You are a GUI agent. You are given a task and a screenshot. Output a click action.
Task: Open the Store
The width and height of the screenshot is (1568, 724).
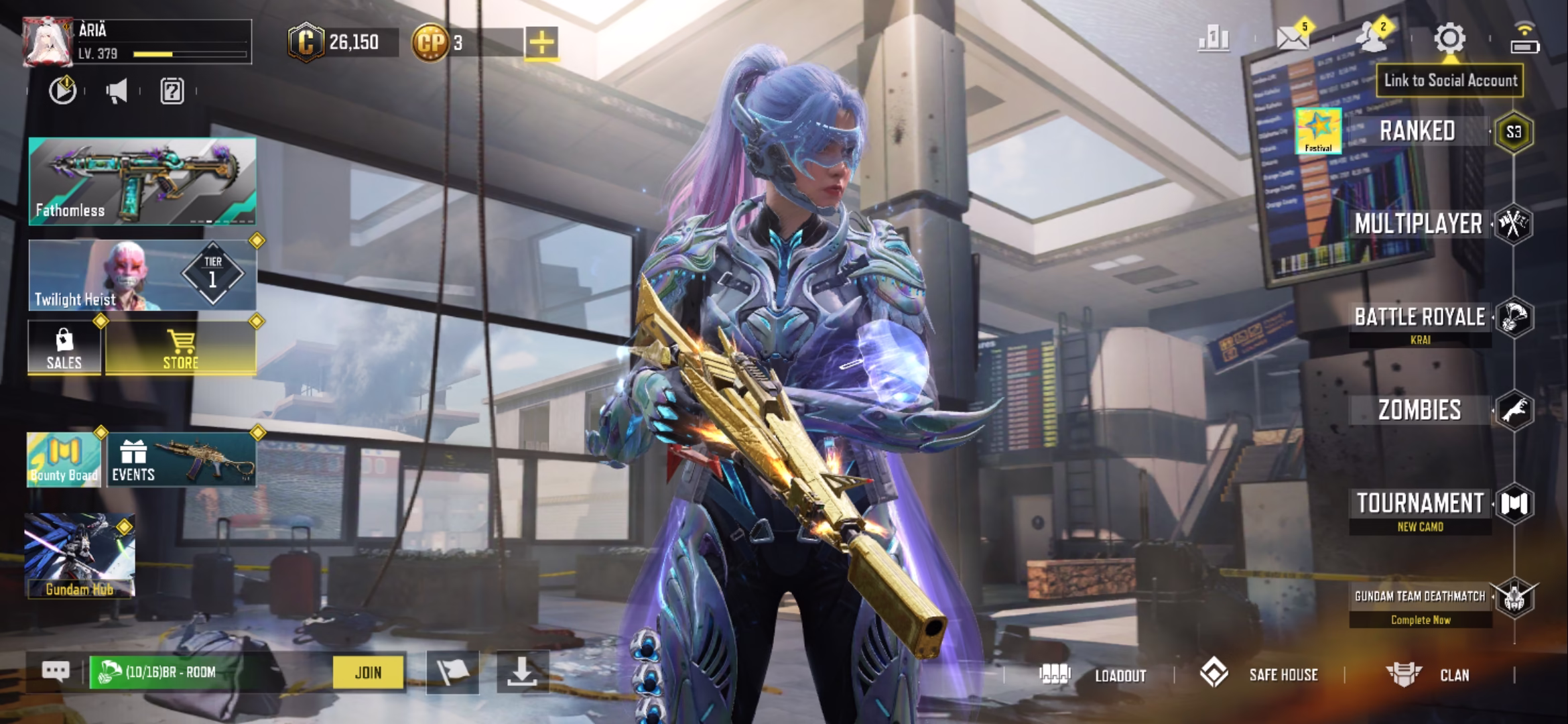(x=180, y=348)
